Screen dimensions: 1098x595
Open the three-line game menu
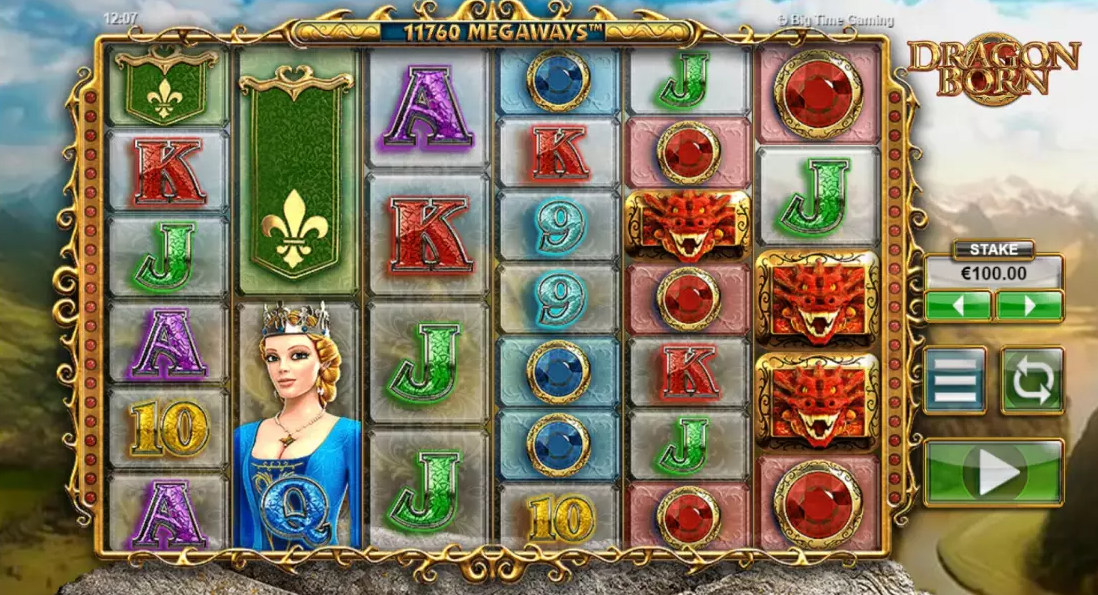(x=954, y=380)
